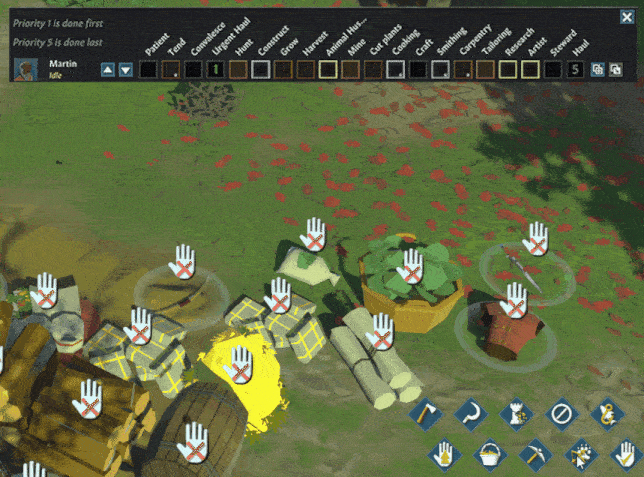Change Martin's Urgent Haul priority box
This screenshot has height=477, width=644.
[214, 70]
